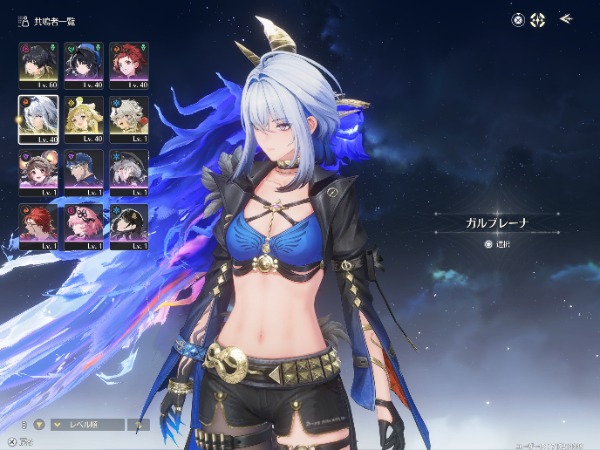This screenshot has width=600, height=450.
Task: Select the blonde Lv. 40 character portrait
Action: pos(83,118)
